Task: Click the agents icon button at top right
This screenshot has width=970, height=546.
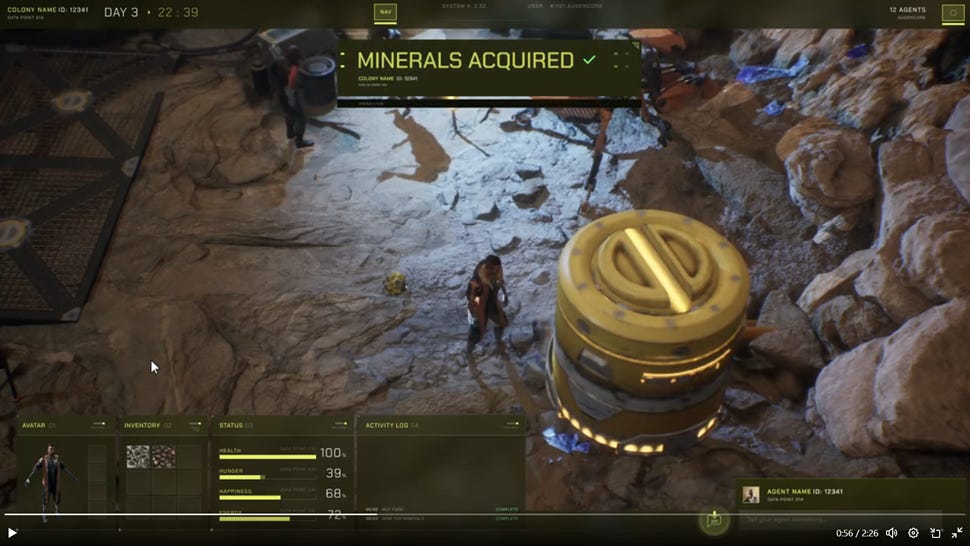Action: coord(953,13)
